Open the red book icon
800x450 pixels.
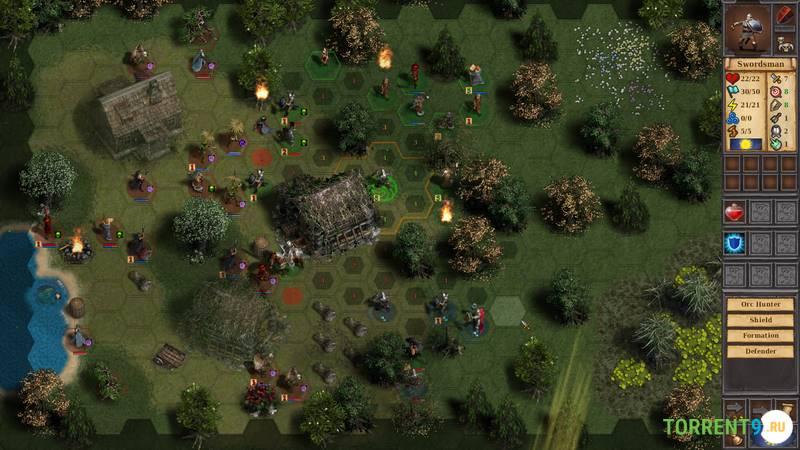pos(785,16)
